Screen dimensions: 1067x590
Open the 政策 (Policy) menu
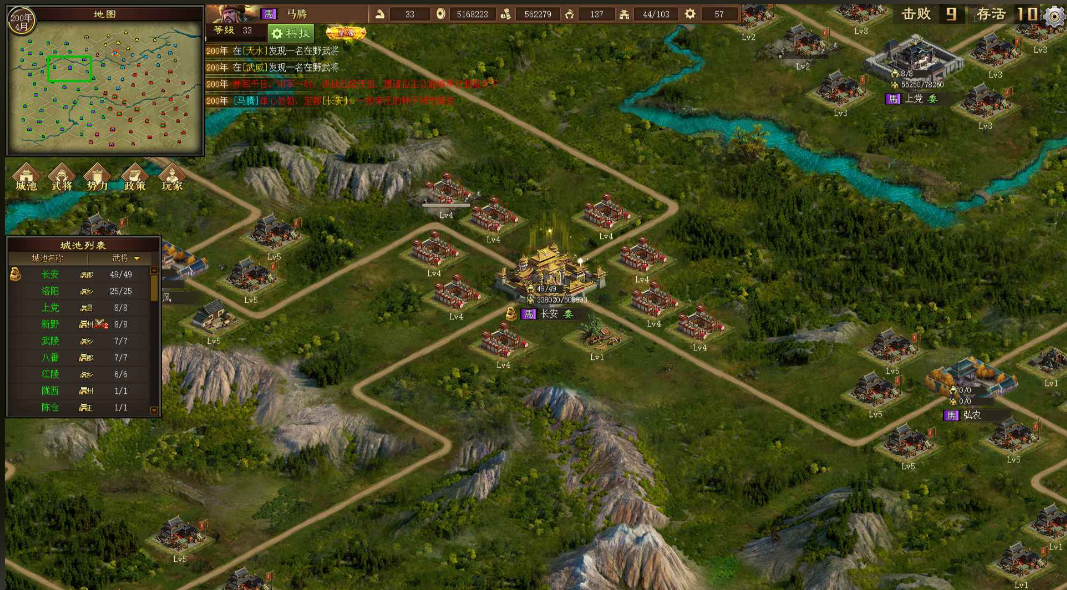click(x=134, y=177)
